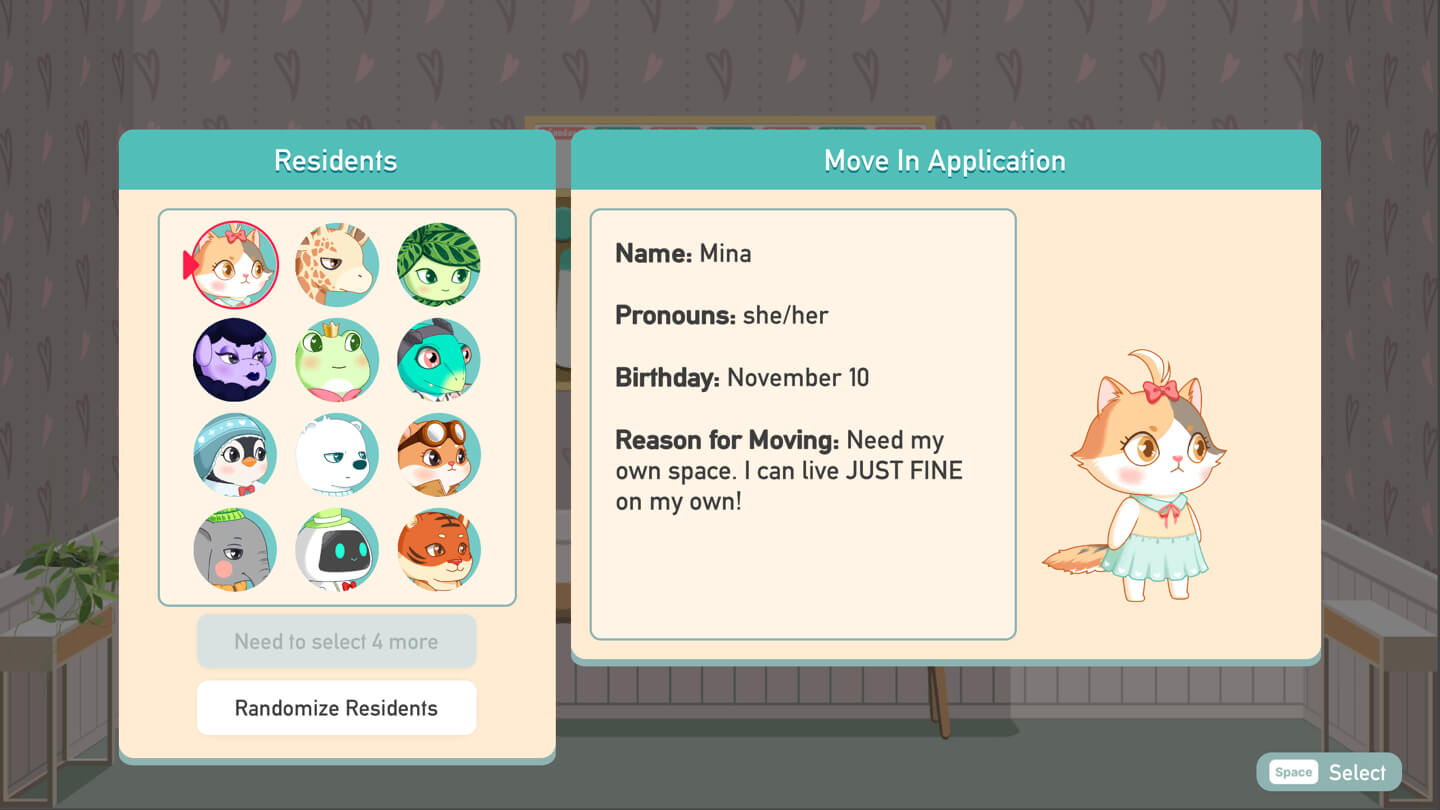1440x810 pixels.
Task: Select Mina the calico cat portrait
Action: coord(235,265)
